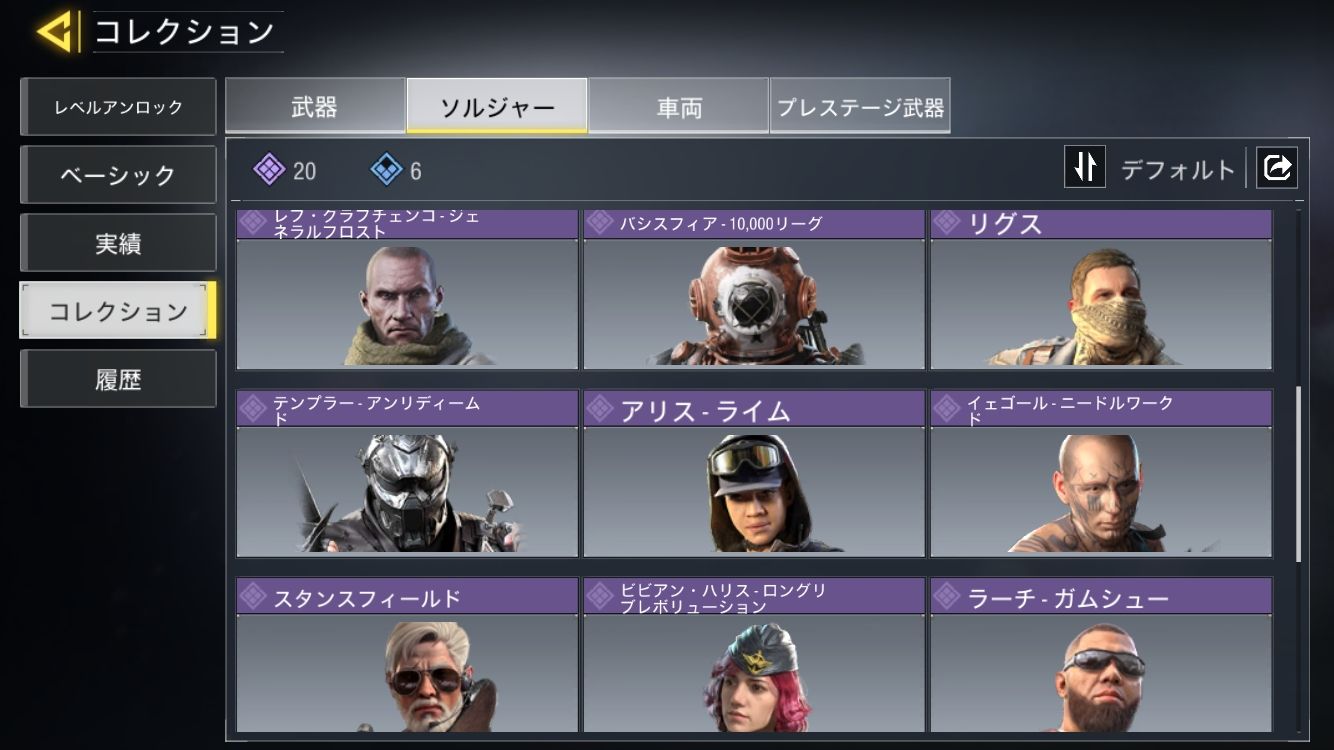Viewport: 1334px width, 750px height.
Task: Open the レベルアンロック menu
Action: point(118,107)
